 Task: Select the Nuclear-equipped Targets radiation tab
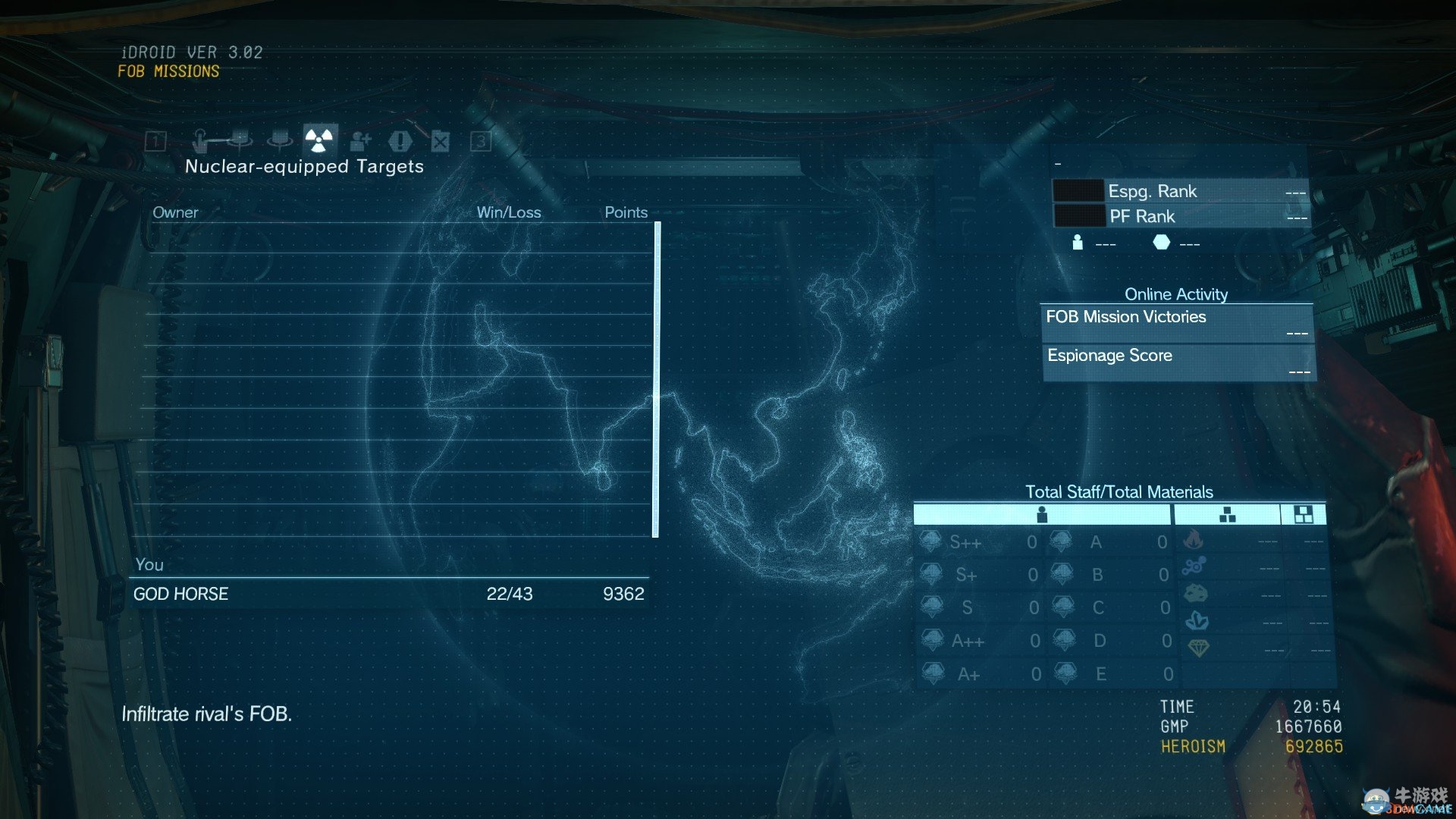pyautogui.click(x=319, y=140)
